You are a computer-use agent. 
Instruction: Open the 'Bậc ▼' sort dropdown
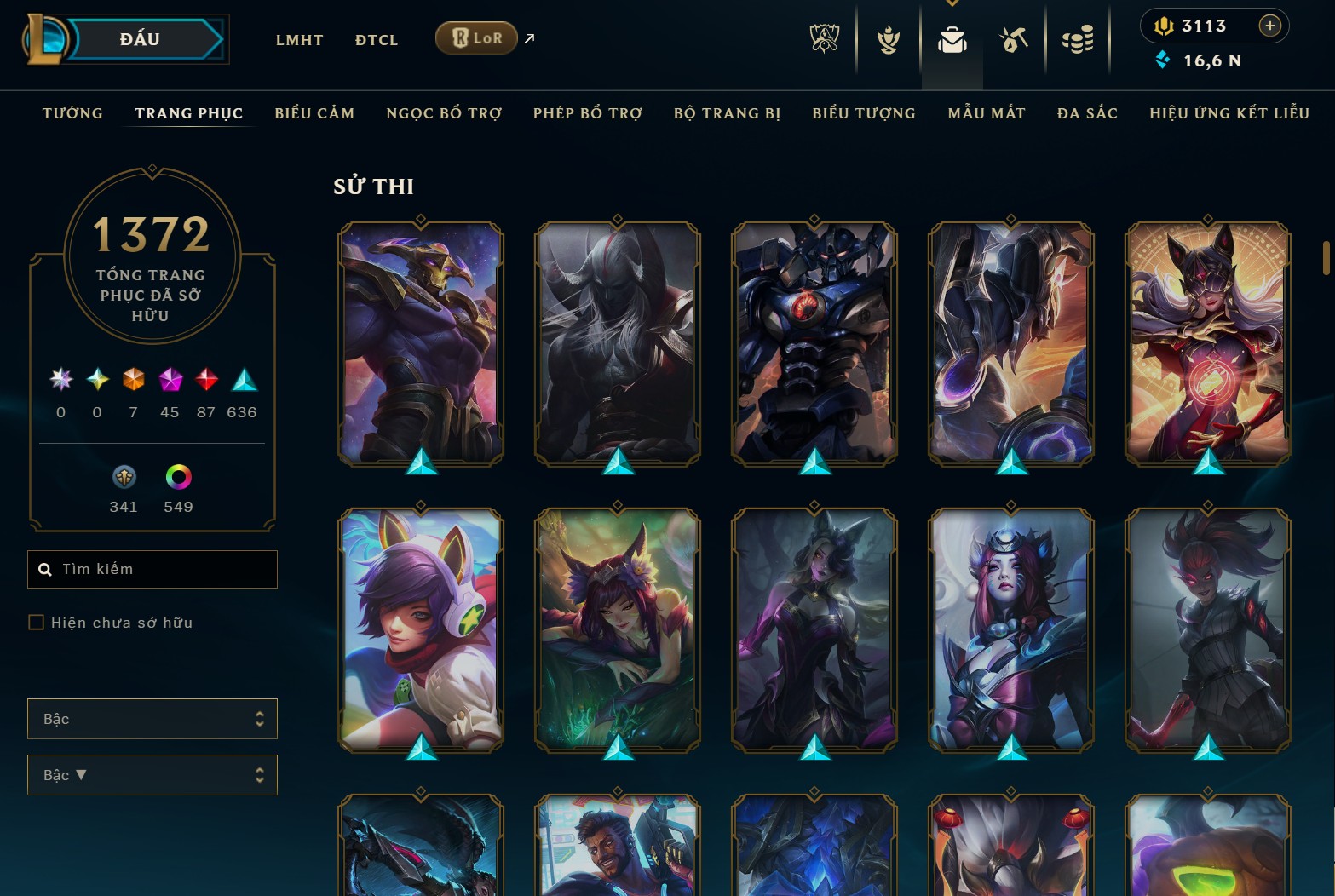click(x=152, y=775)
